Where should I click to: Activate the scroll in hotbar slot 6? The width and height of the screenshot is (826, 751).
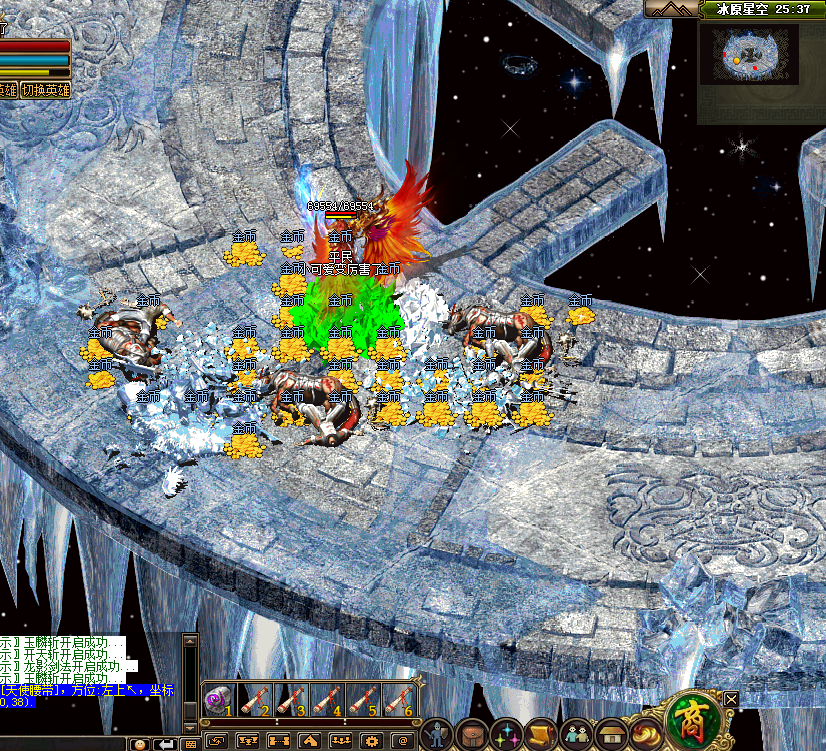(x=397, y=698)
